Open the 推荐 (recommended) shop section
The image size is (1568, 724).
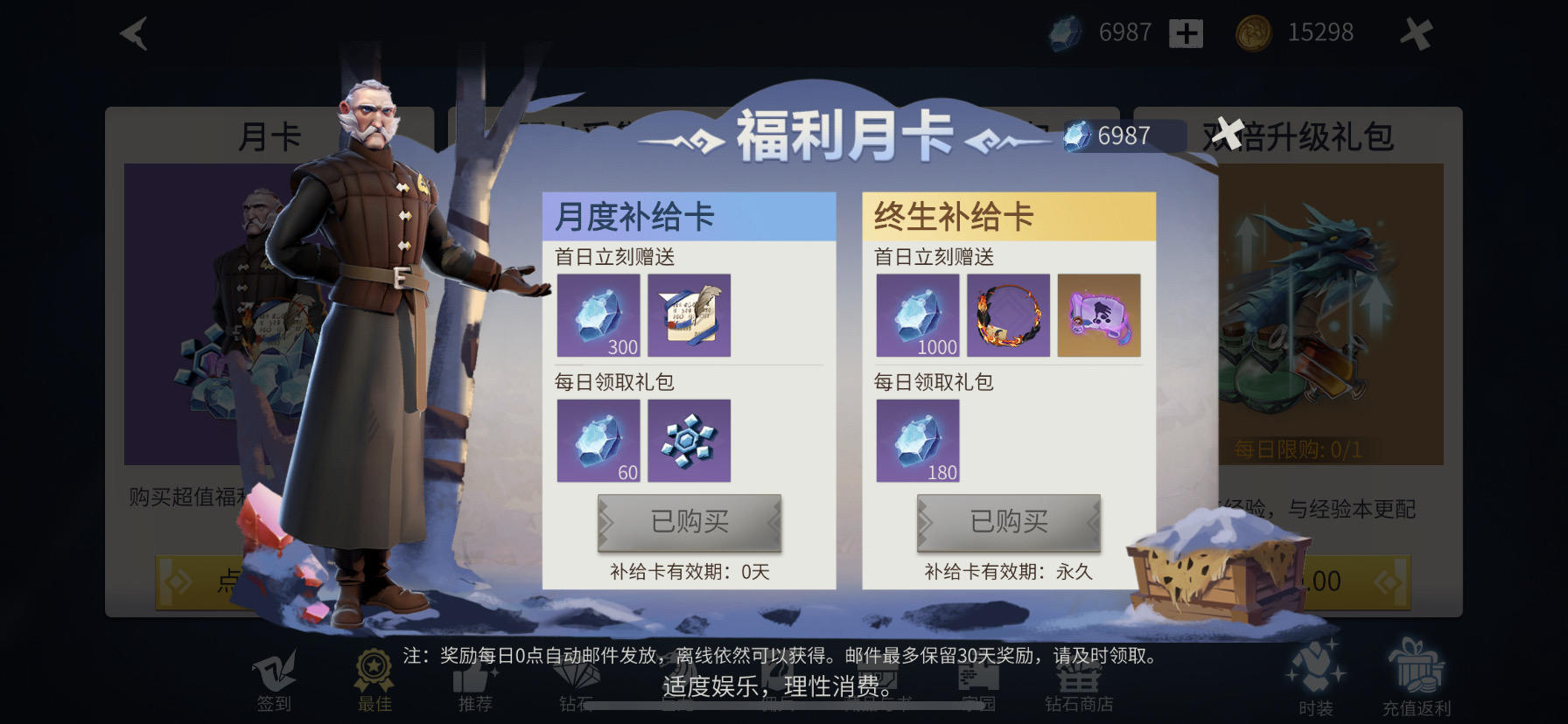click(474, 678)
